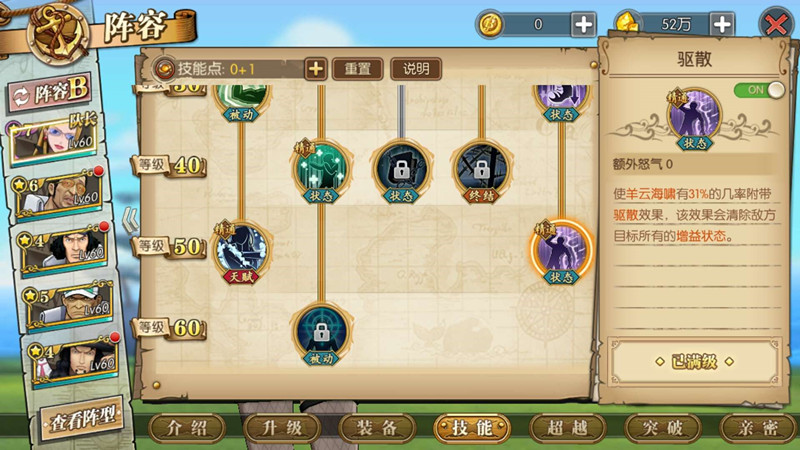800x450 pixels.
Task: Switch to the 升级 level-up tab
Action: coord(282,428)
